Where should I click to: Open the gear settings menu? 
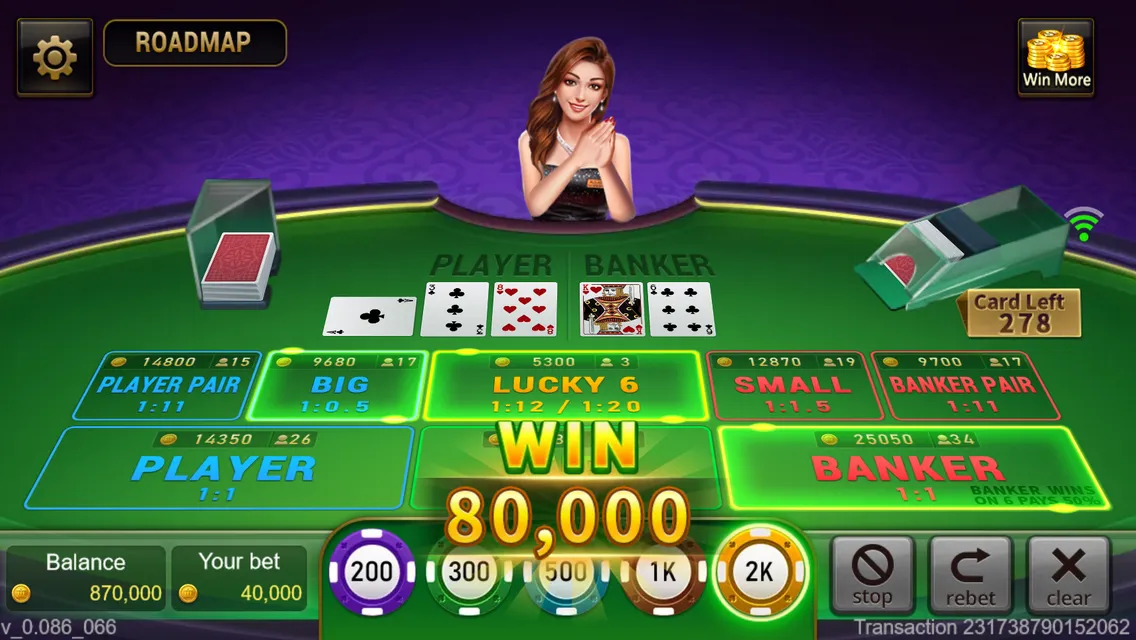point(54,58)
